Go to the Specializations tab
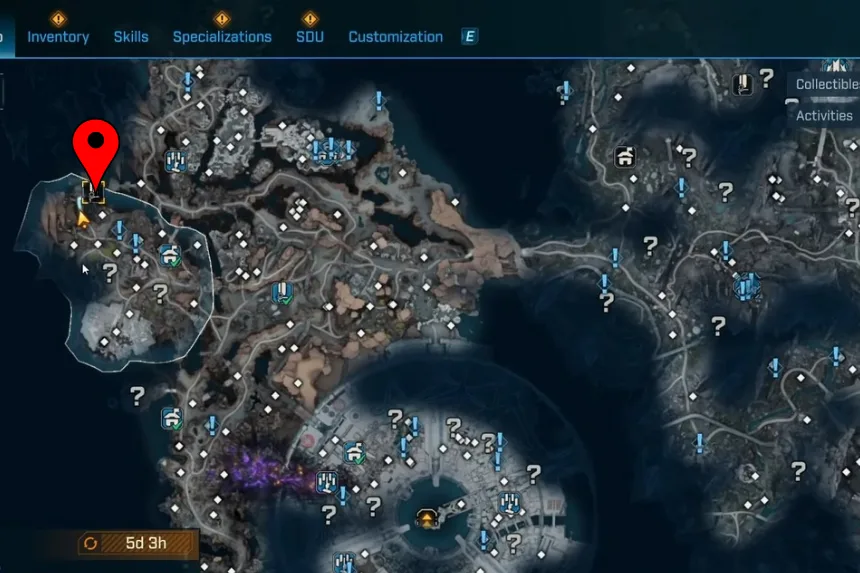This screenshot has width=860, height=573. coord(222,37)
